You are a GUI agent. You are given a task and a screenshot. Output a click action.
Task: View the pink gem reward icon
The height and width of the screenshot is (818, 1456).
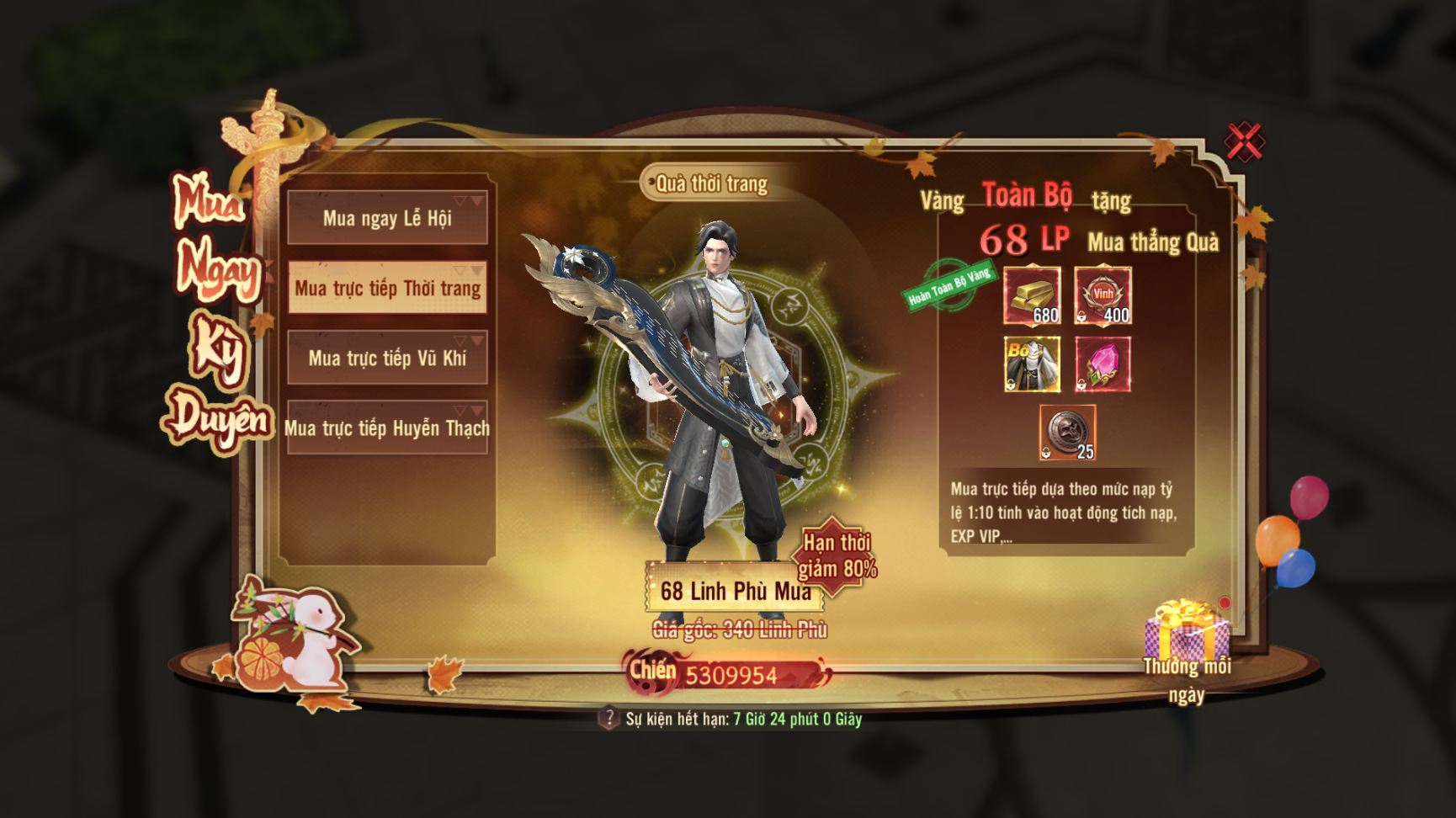[x=1103, y=364]
